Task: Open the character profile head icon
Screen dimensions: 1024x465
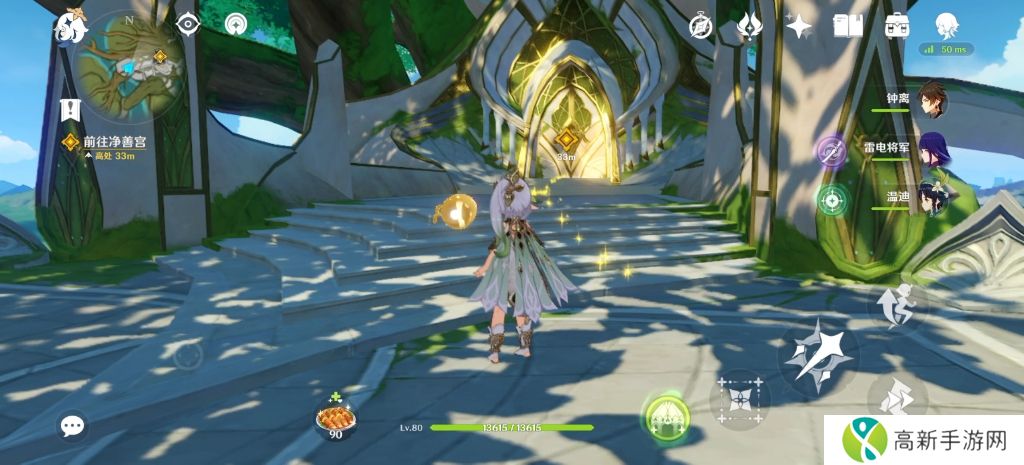Action: click(x=946, y=25)
